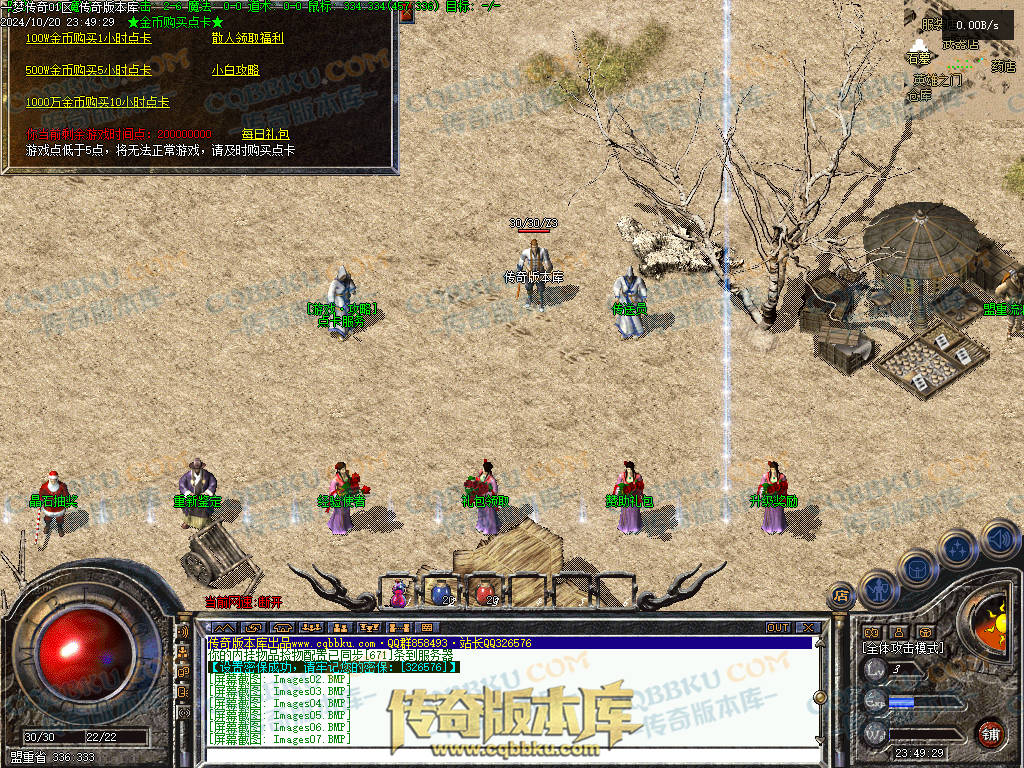
Task: Choose the 500W gold 5-hour point card
Action: pyautogui.click(x=88, y=70)
